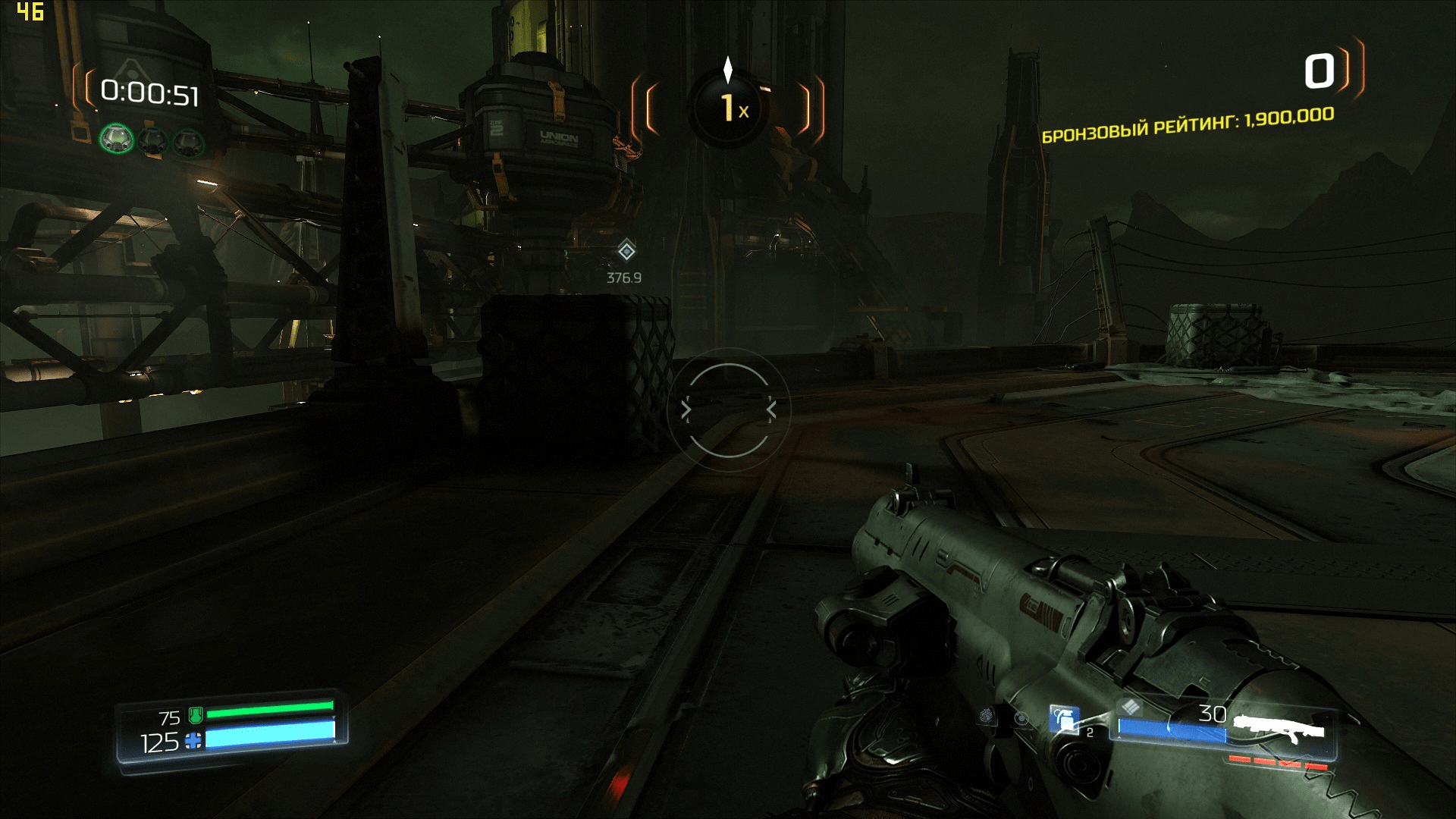The image size is (1456, 819).
Task: Select the diamond objective waypoint marker
Action: pos(626,250)
